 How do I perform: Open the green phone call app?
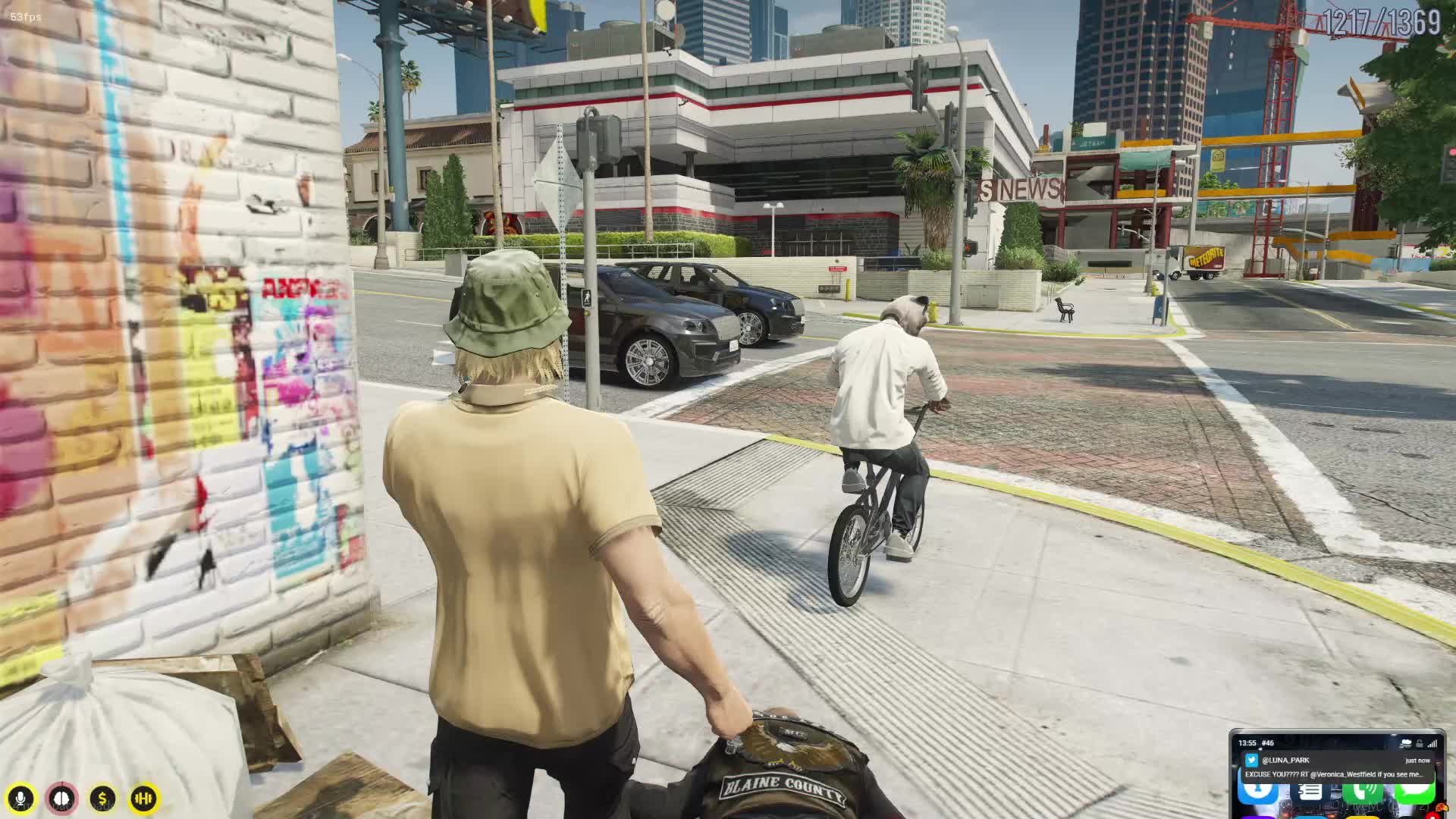(1363, 792)
